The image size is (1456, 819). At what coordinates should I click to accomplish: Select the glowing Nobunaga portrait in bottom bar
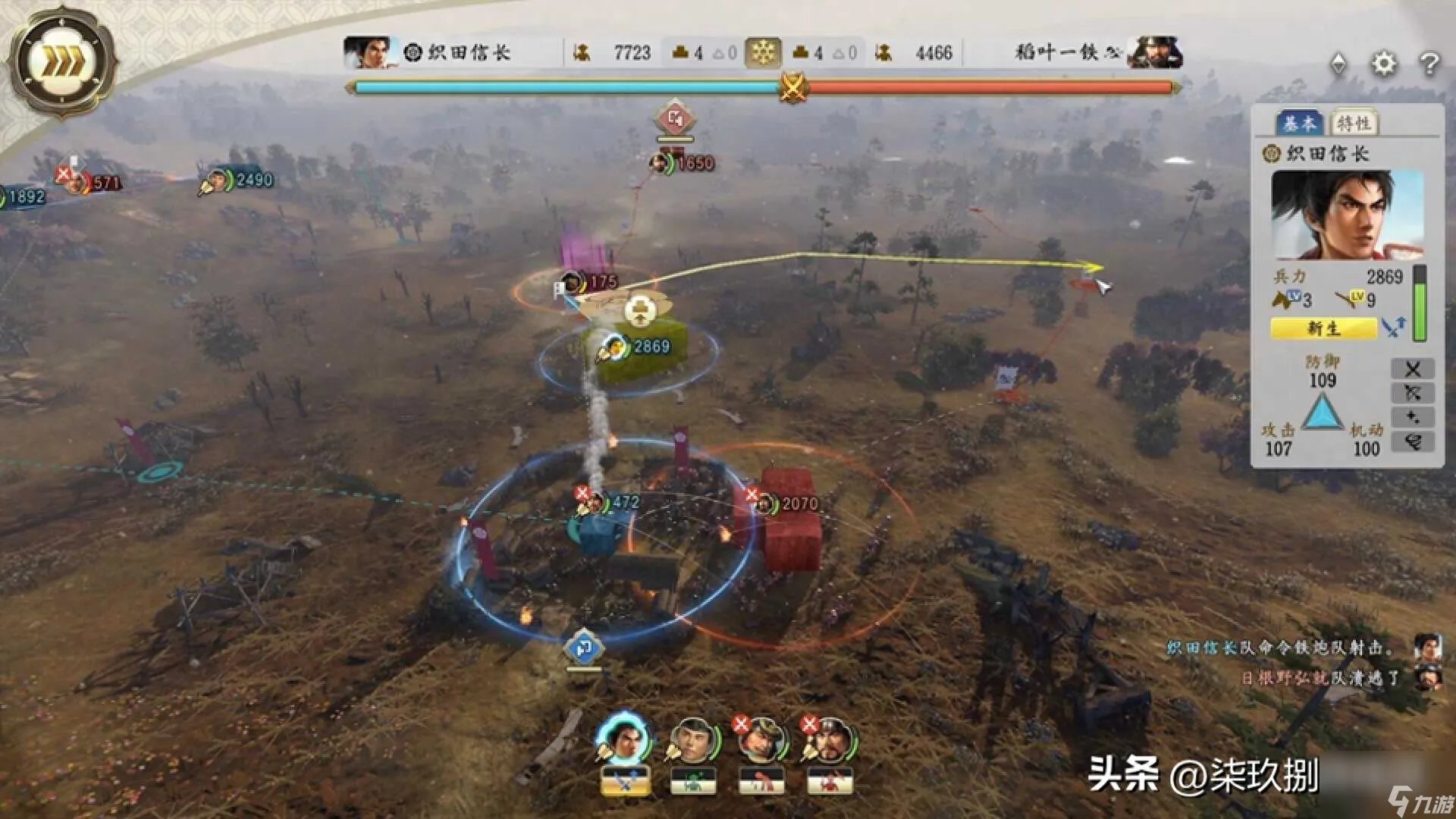623,738
